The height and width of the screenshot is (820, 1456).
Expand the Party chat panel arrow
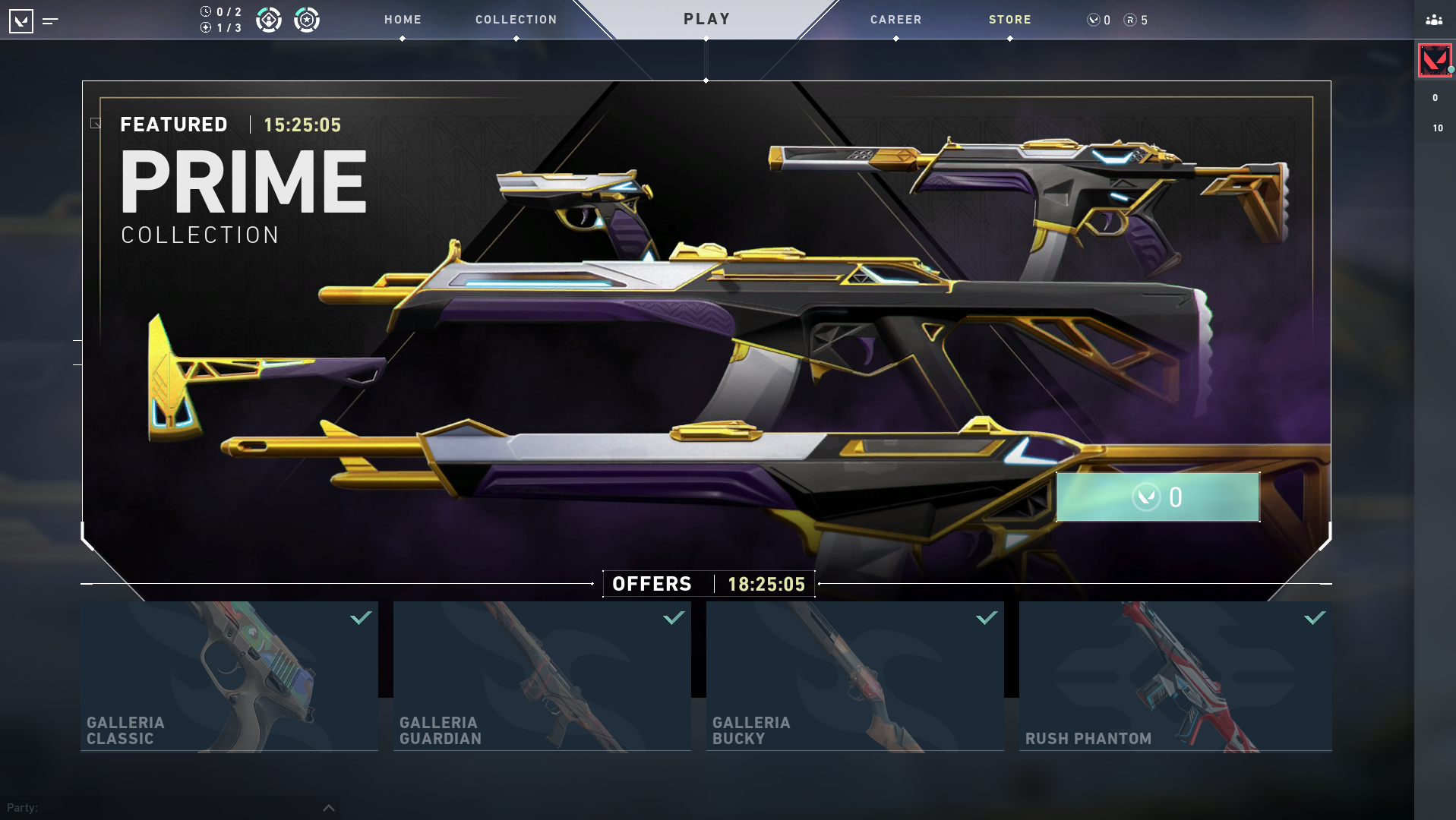329,807
